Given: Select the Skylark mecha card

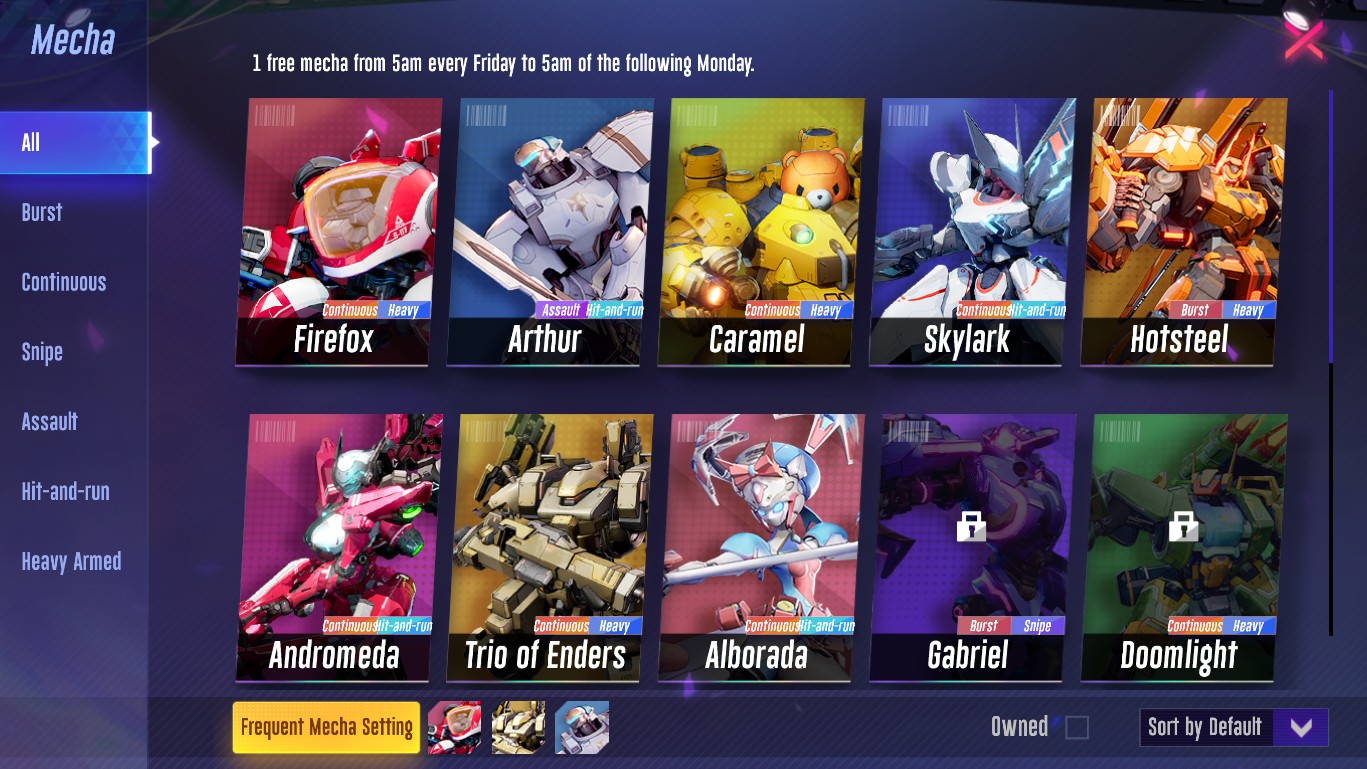Looking at the screenshot, I should point(971,231).
